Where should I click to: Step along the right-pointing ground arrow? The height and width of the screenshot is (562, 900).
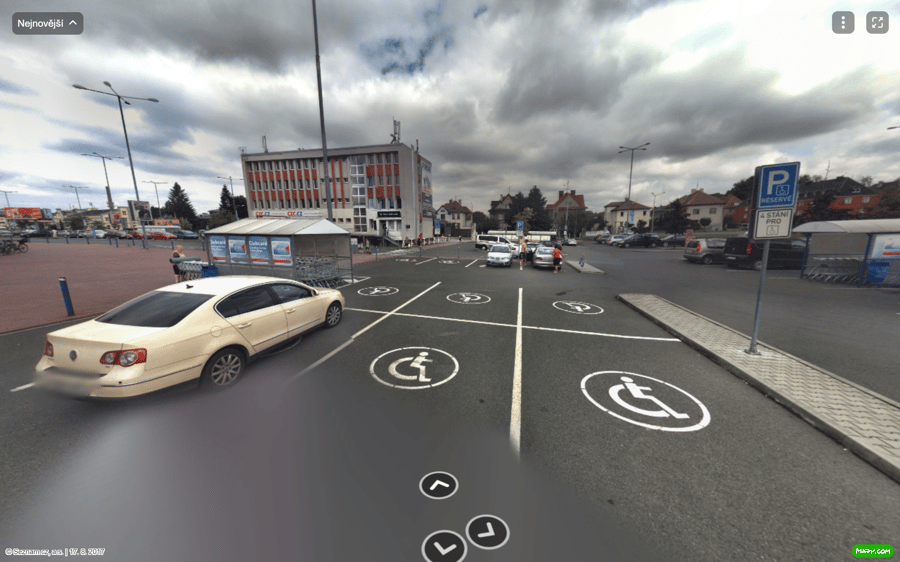487,531
